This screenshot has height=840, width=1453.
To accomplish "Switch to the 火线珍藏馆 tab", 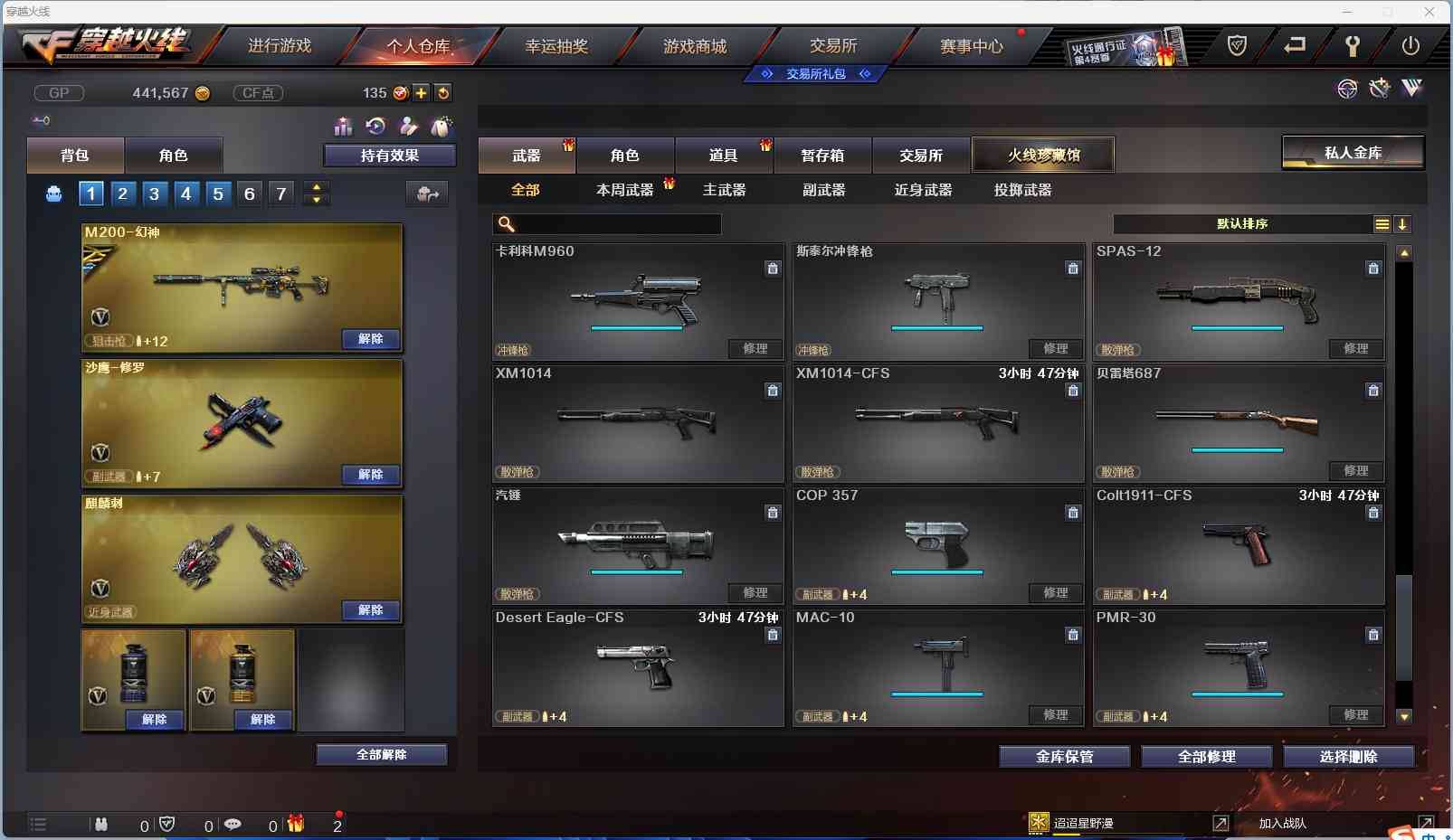I will coord(1044,155).
